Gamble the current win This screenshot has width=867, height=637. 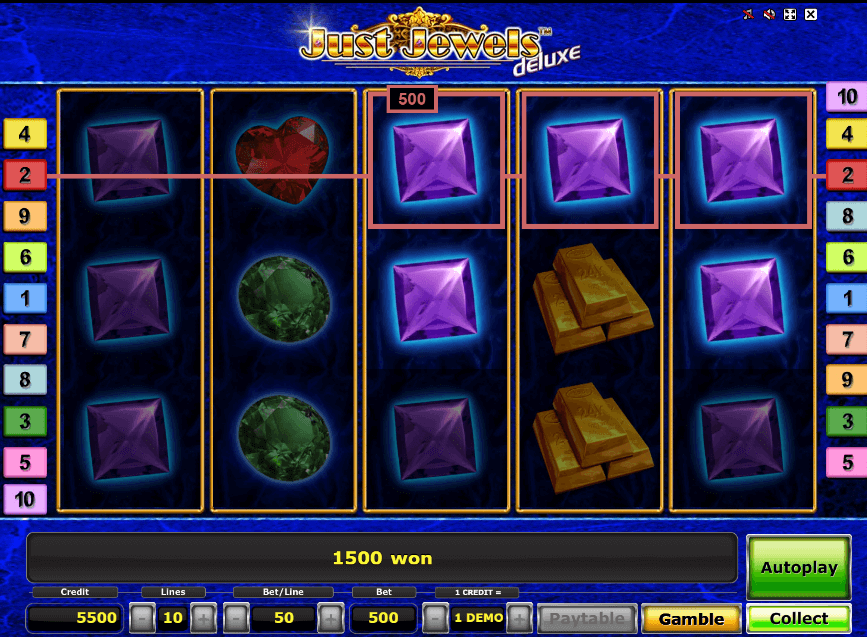[691, 619]
